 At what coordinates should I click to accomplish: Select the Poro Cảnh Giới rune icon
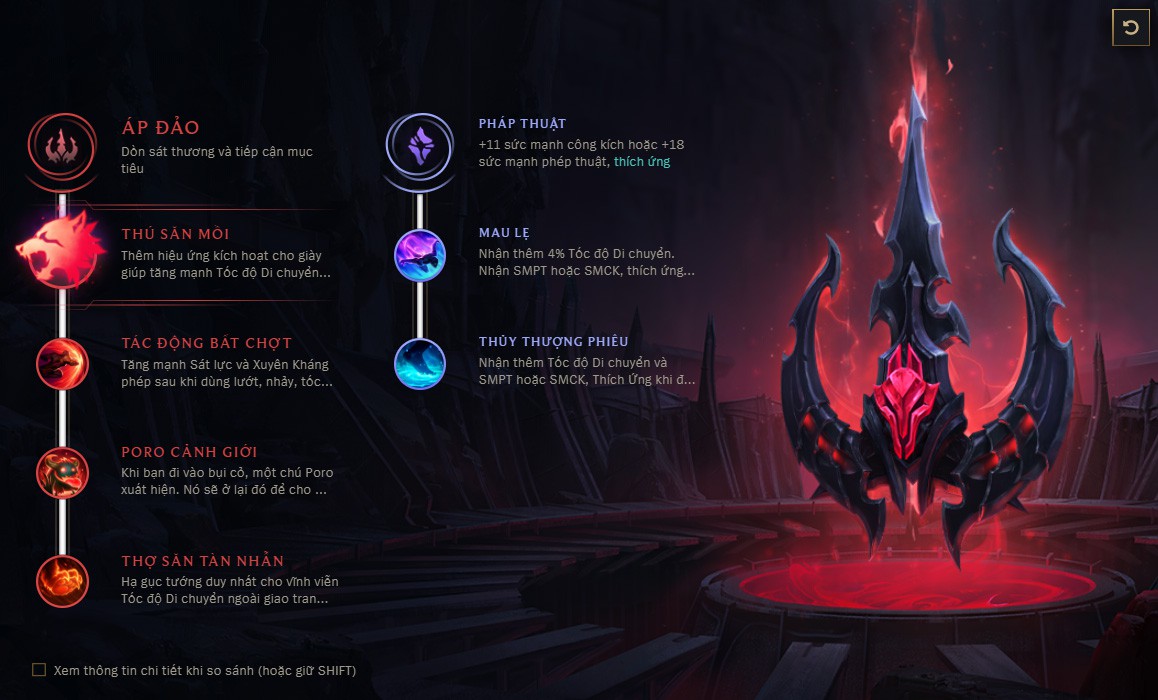tap(62, 471)
